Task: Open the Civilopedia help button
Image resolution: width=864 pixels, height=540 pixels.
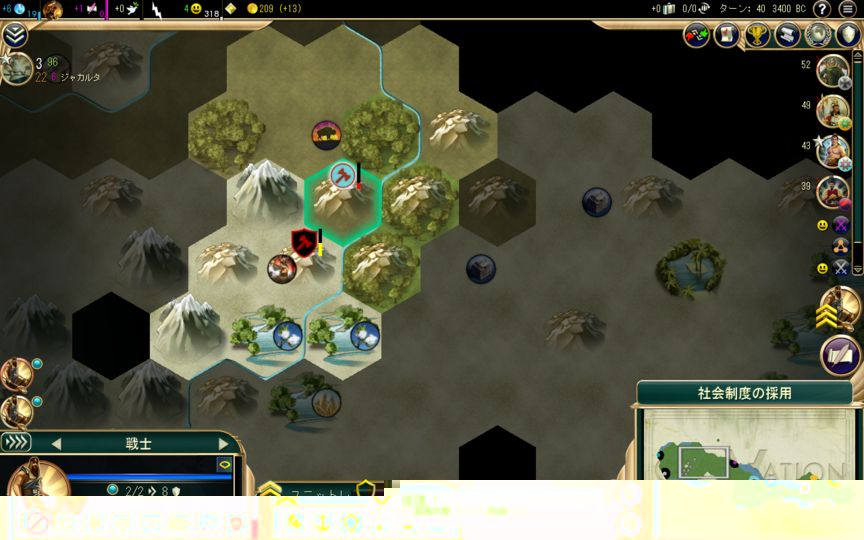Action: [x=822, y=9]
